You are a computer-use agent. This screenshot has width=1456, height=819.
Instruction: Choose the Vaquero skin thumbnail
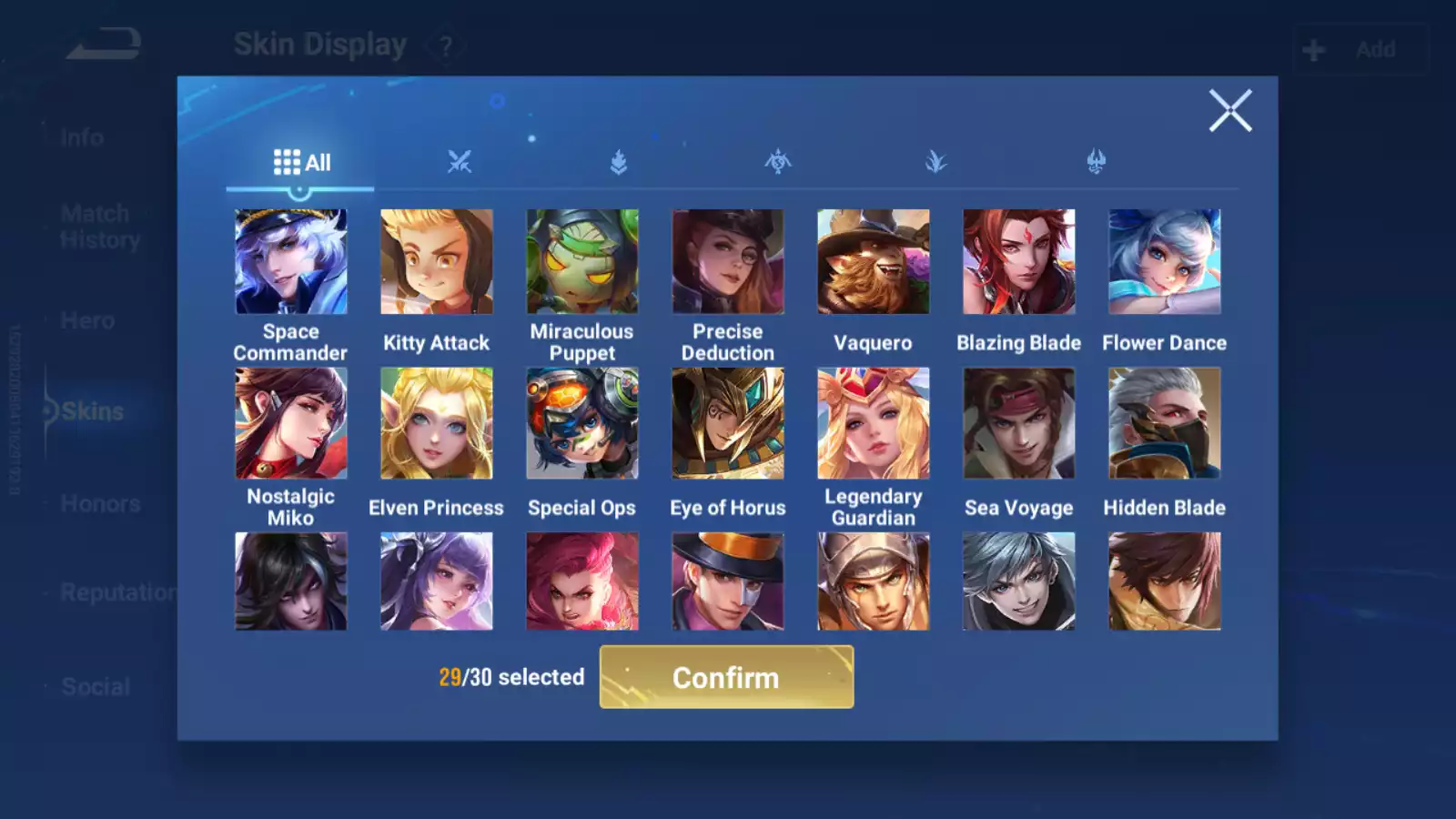[874, 262]
